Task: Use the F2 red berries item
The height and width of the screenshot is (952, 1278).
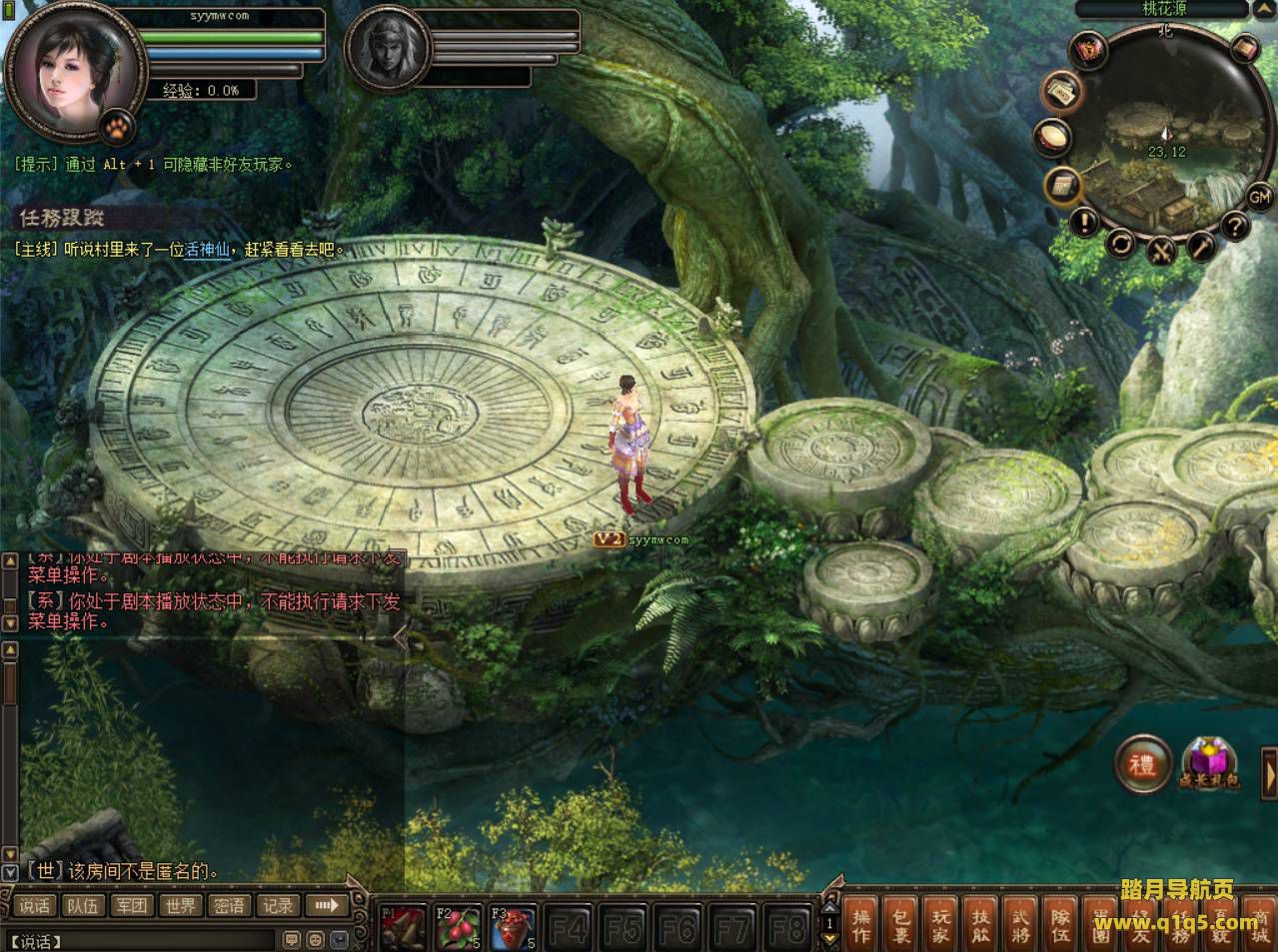Action: [459, 929]
